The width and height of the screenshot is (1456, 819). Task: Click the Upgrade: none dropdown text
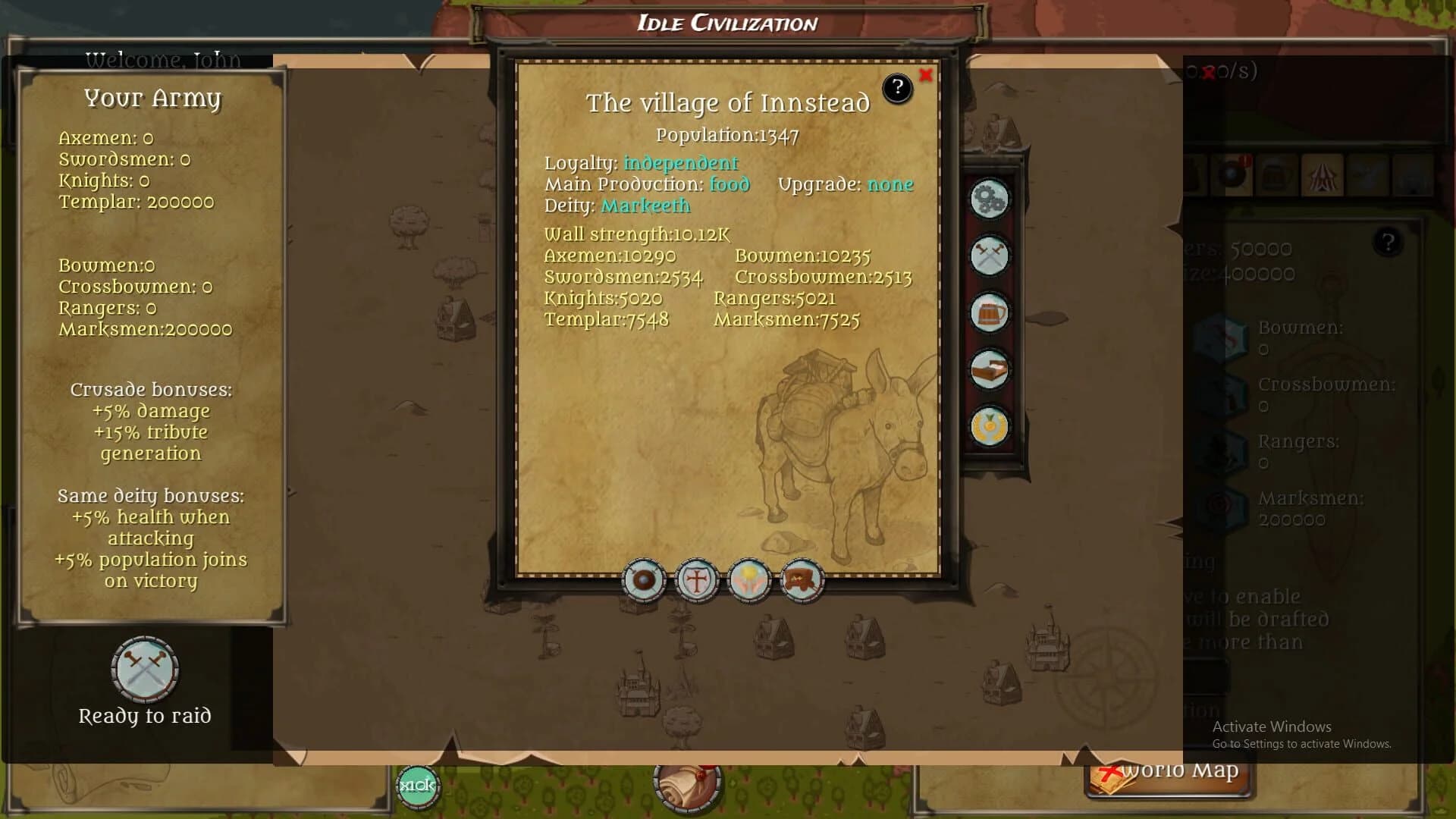tap(889, 184)
